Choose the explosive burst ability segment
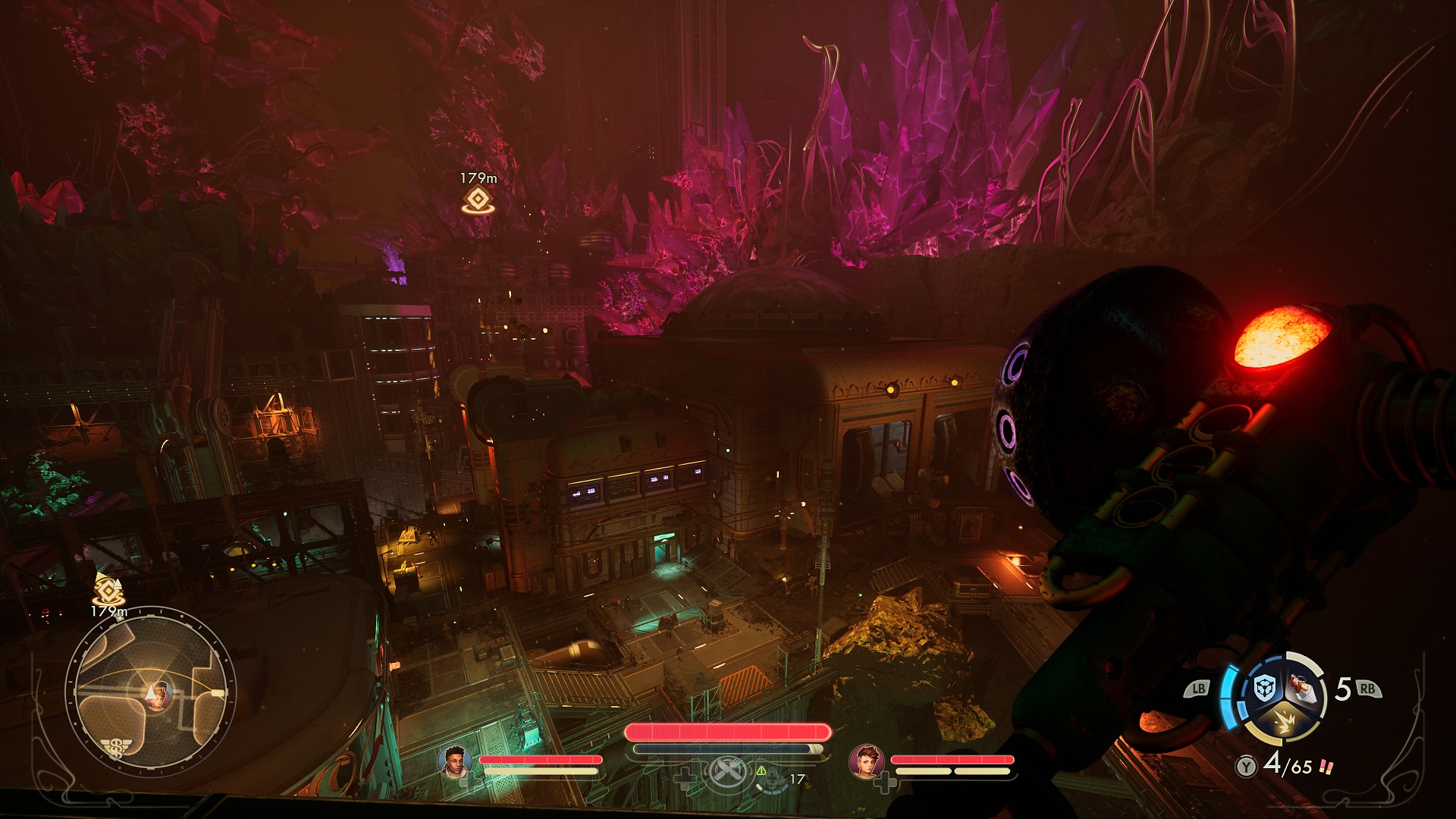The image size is (1456, 819). coord(1283,724)
